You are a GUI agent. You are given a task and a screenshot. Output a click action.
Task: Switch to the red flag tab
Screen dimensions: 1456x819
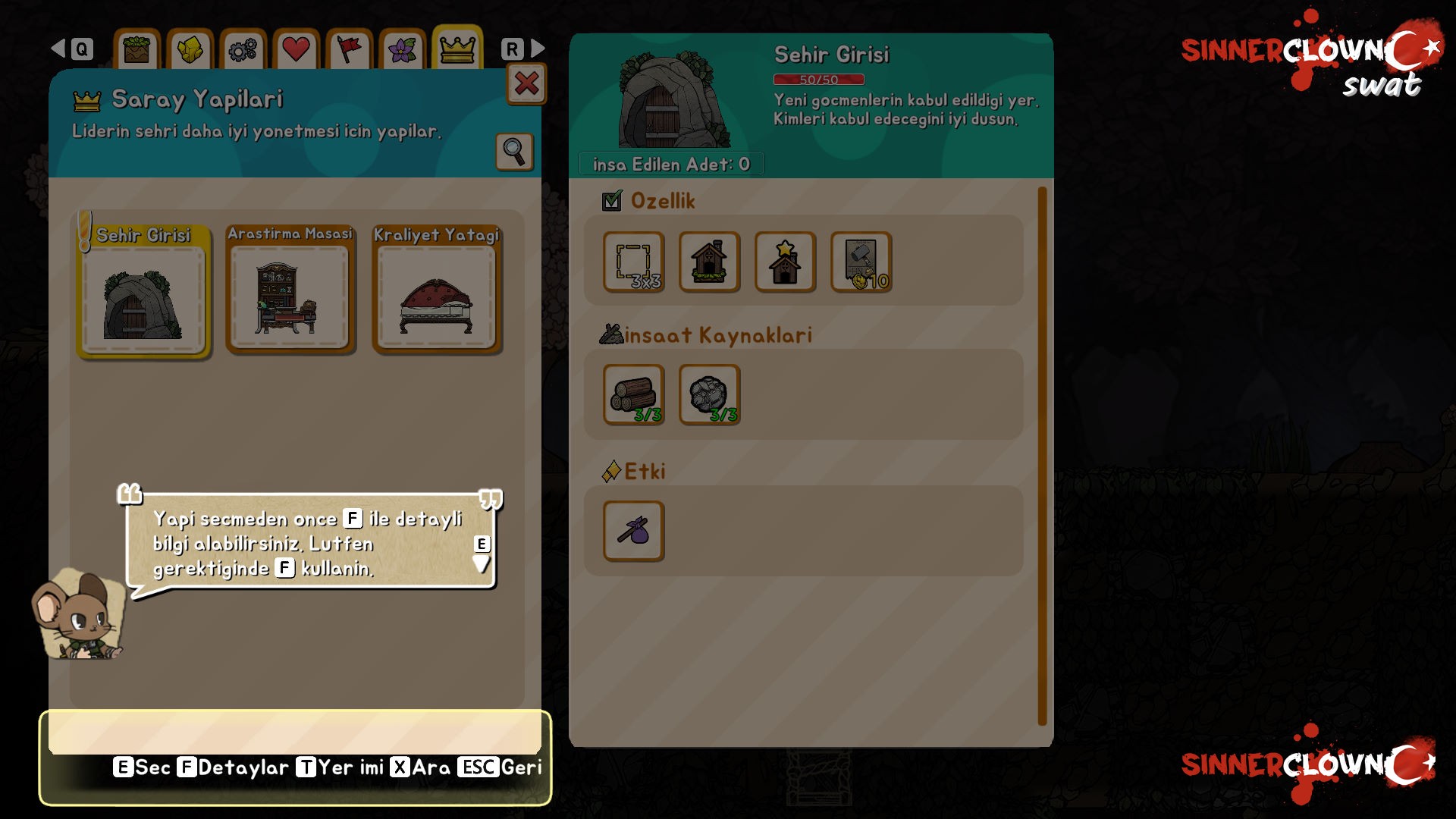[x=349, y=51]
